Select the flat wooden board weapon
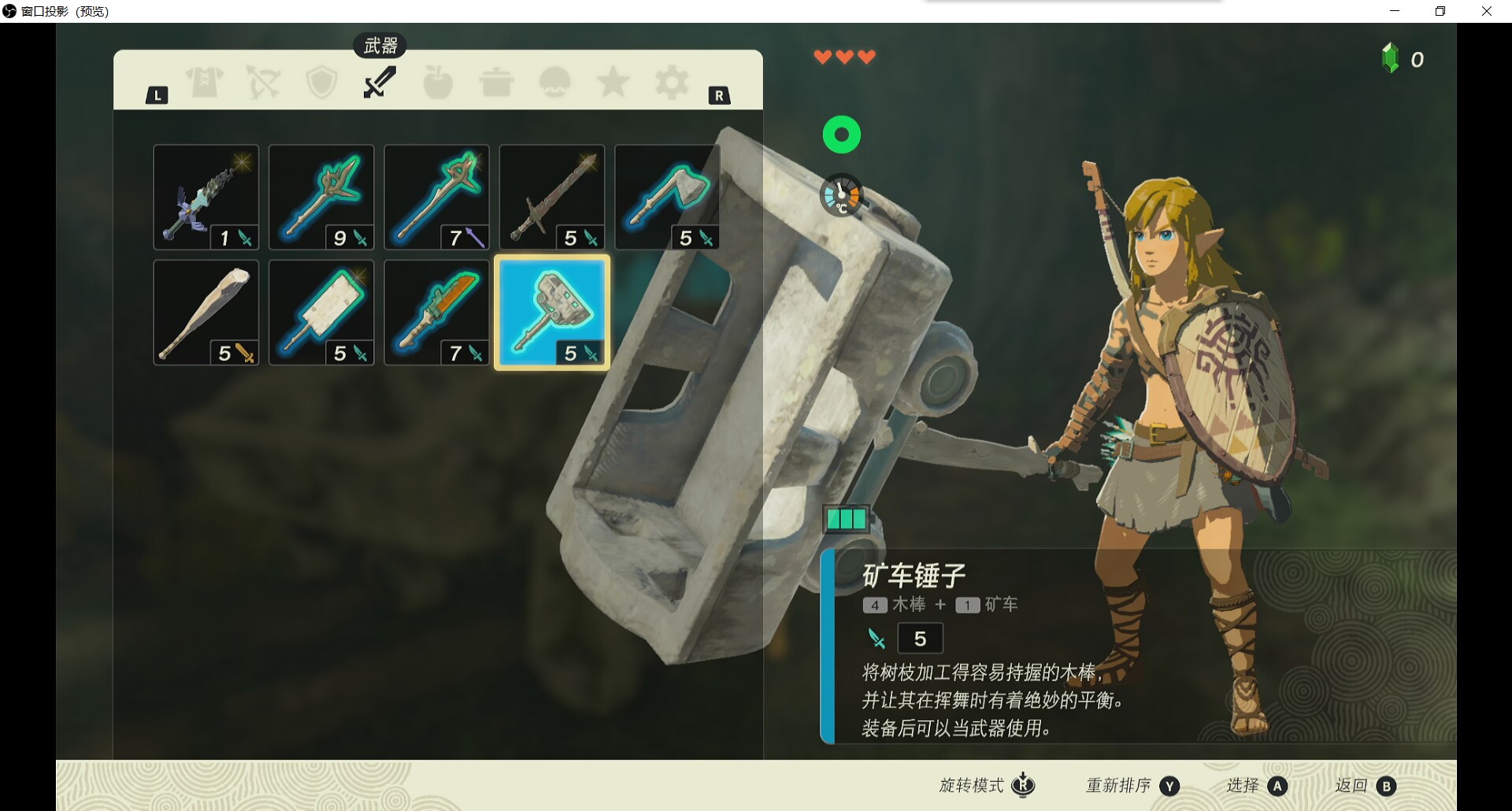 click(x=321, y=313)
